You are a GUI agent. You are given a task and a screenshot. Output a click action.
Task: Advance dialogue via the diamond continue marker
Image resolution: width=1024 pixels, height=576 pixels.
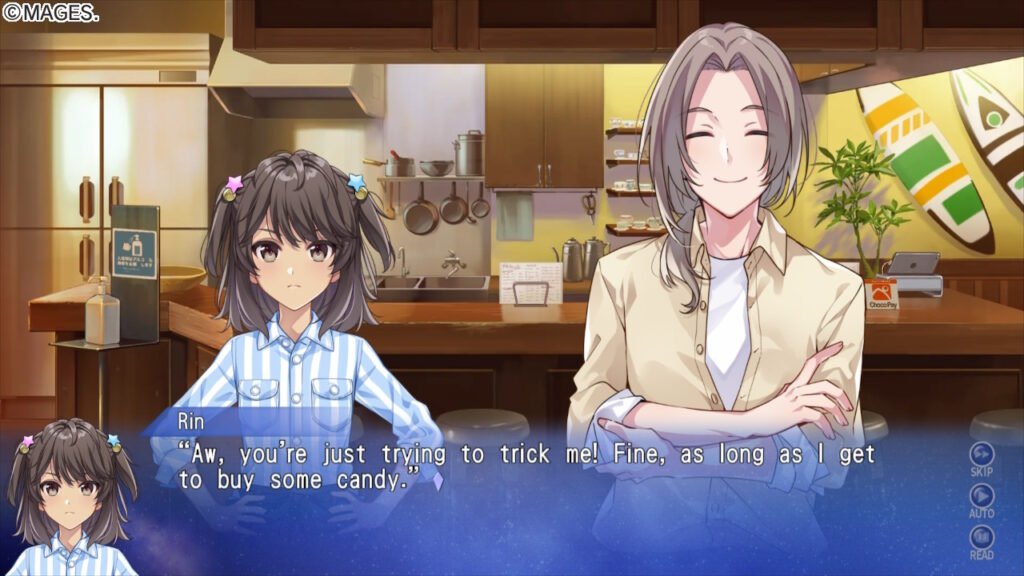[437, 480]
